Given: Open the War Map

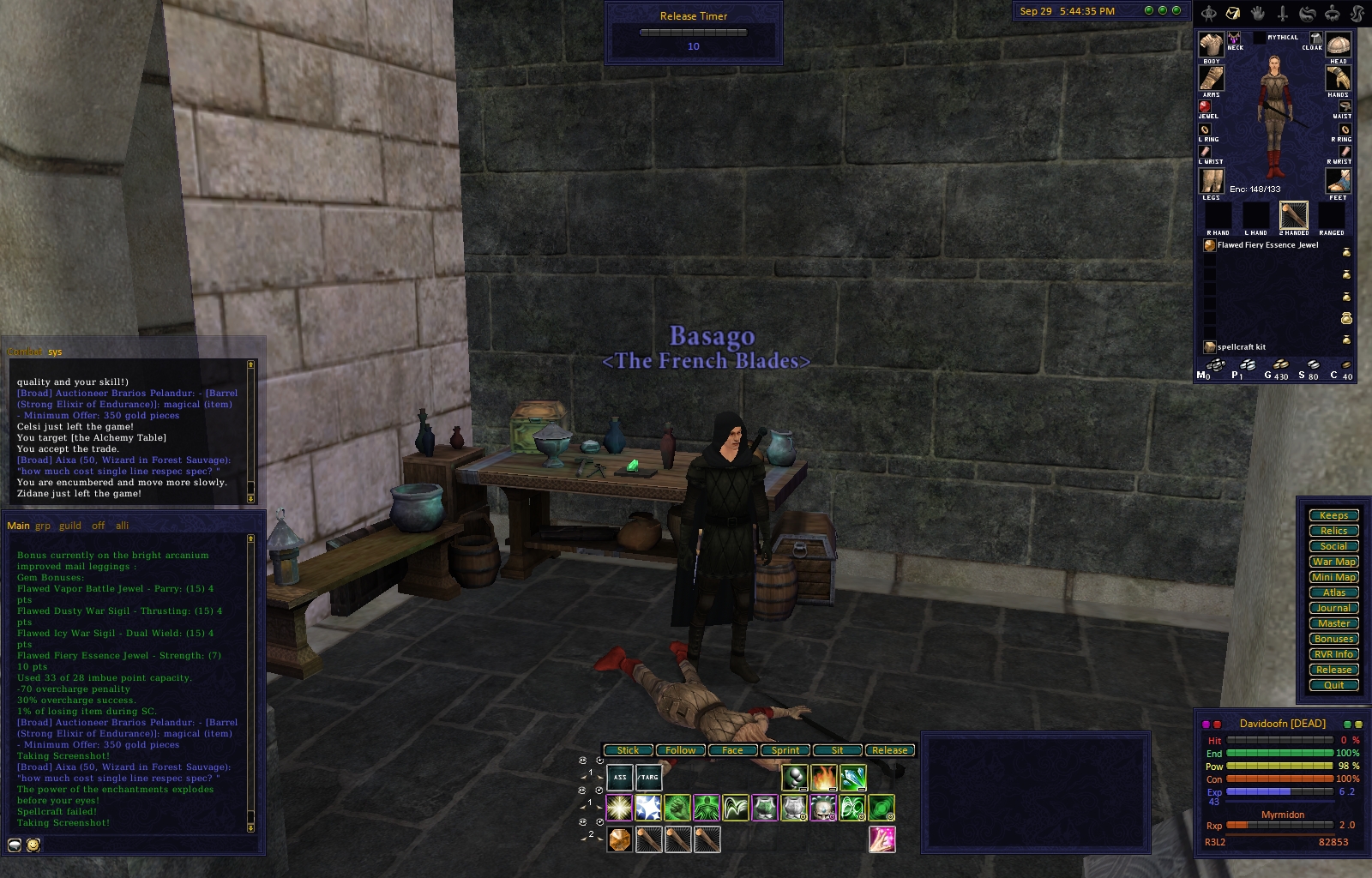Looking at the screenshot, I should click(x=1333, y=562).
